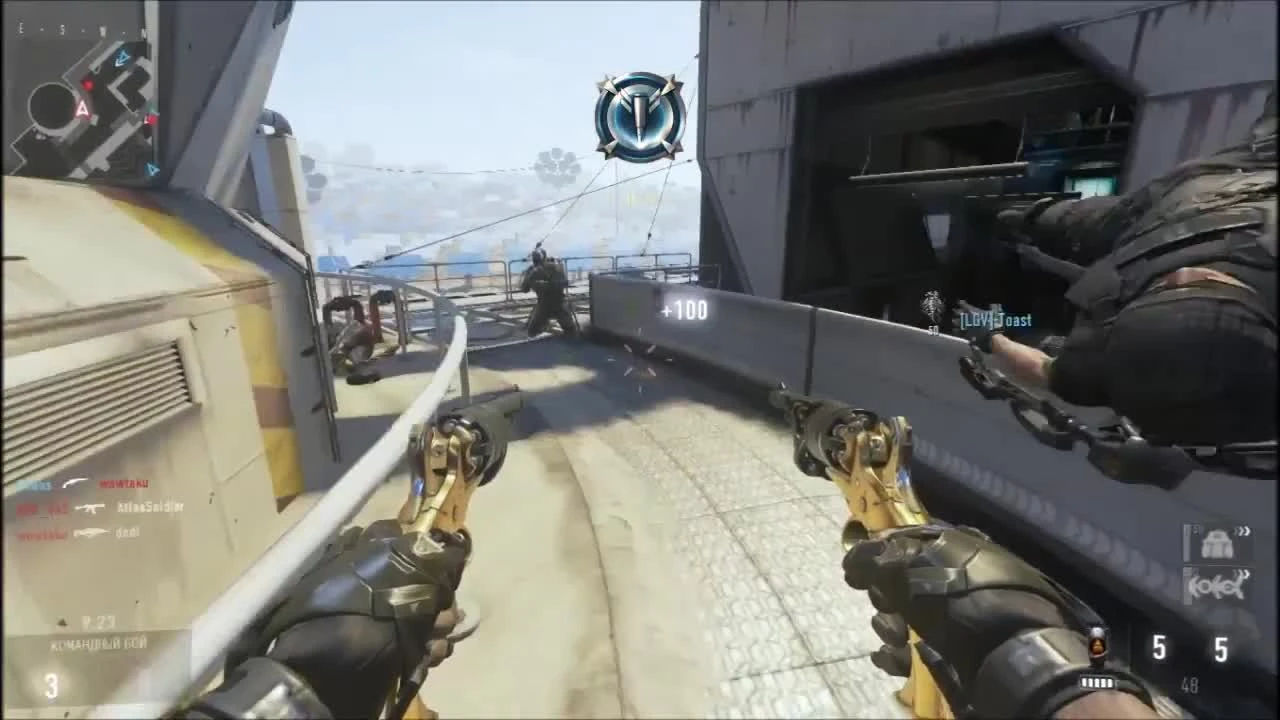Click the white player arrow on the minimap
This screenshot has width=1280, height=720.
click(83, 110)
